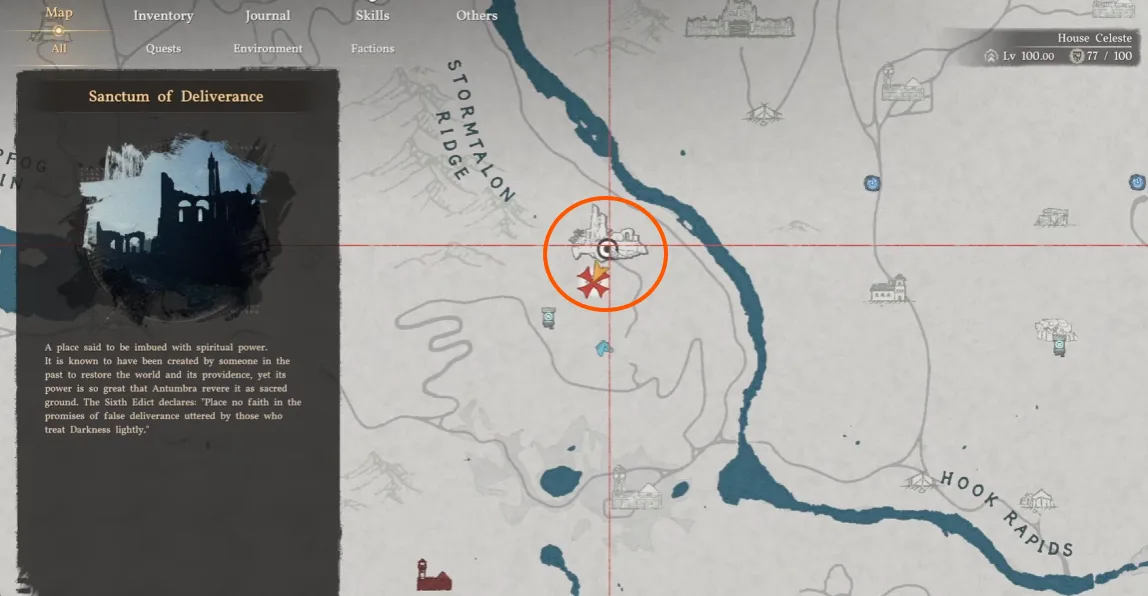Switch to the Inventory tab
Image resolution: width=1148 pixels, height=596 pixels.
[163, 16]
